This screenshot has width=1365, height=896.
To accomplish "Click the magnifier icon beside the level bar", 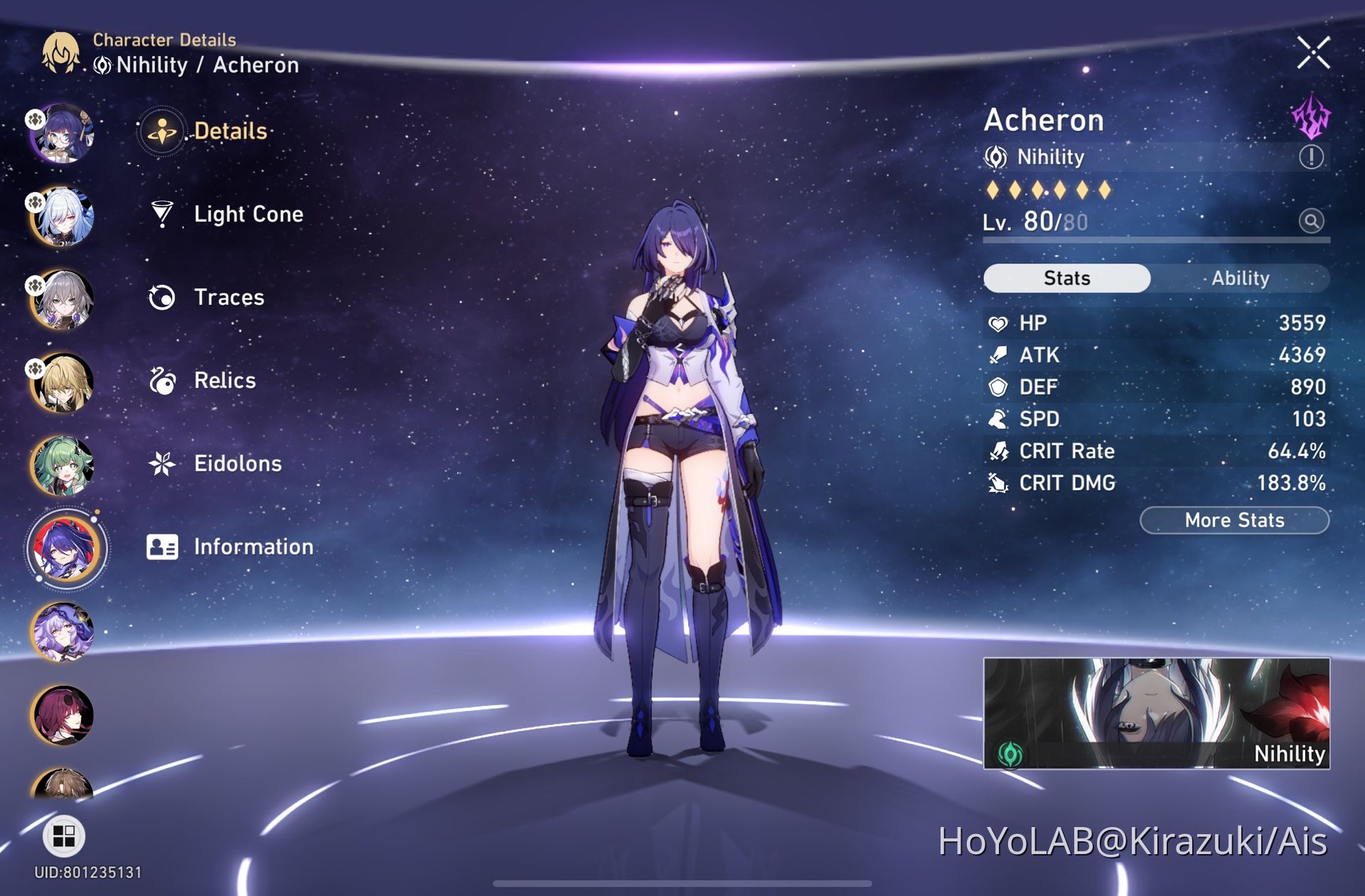I will click(1310, 222).
